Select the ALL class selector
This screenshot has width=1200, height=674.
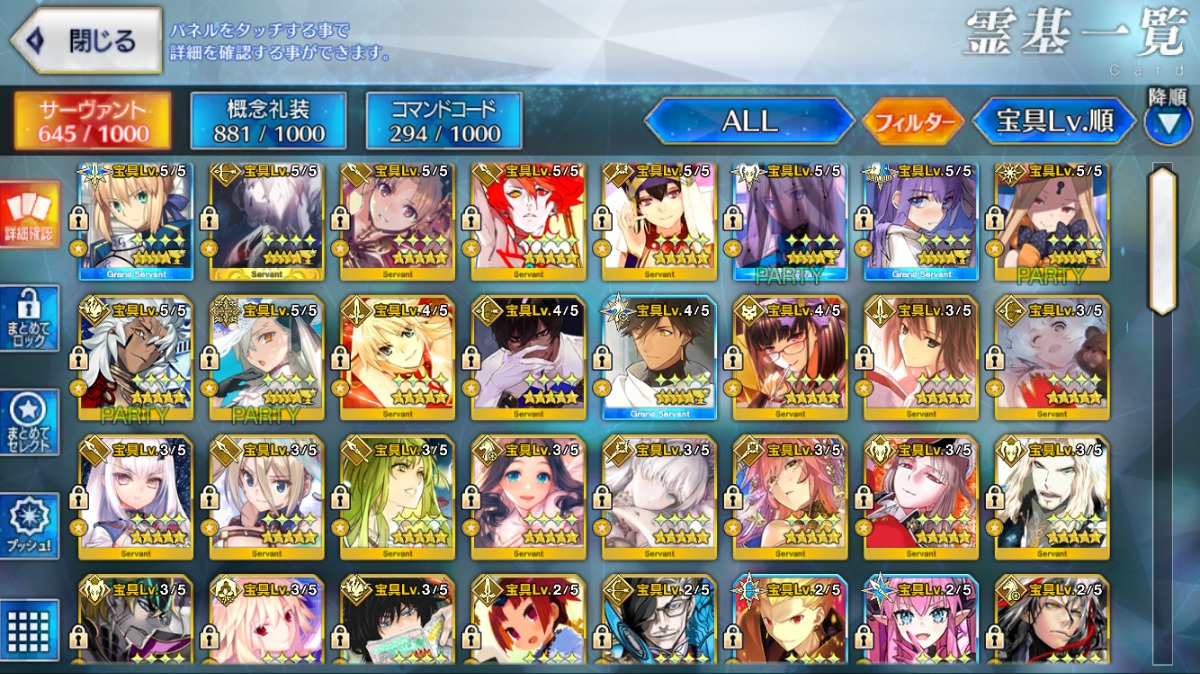pos(749,121)
